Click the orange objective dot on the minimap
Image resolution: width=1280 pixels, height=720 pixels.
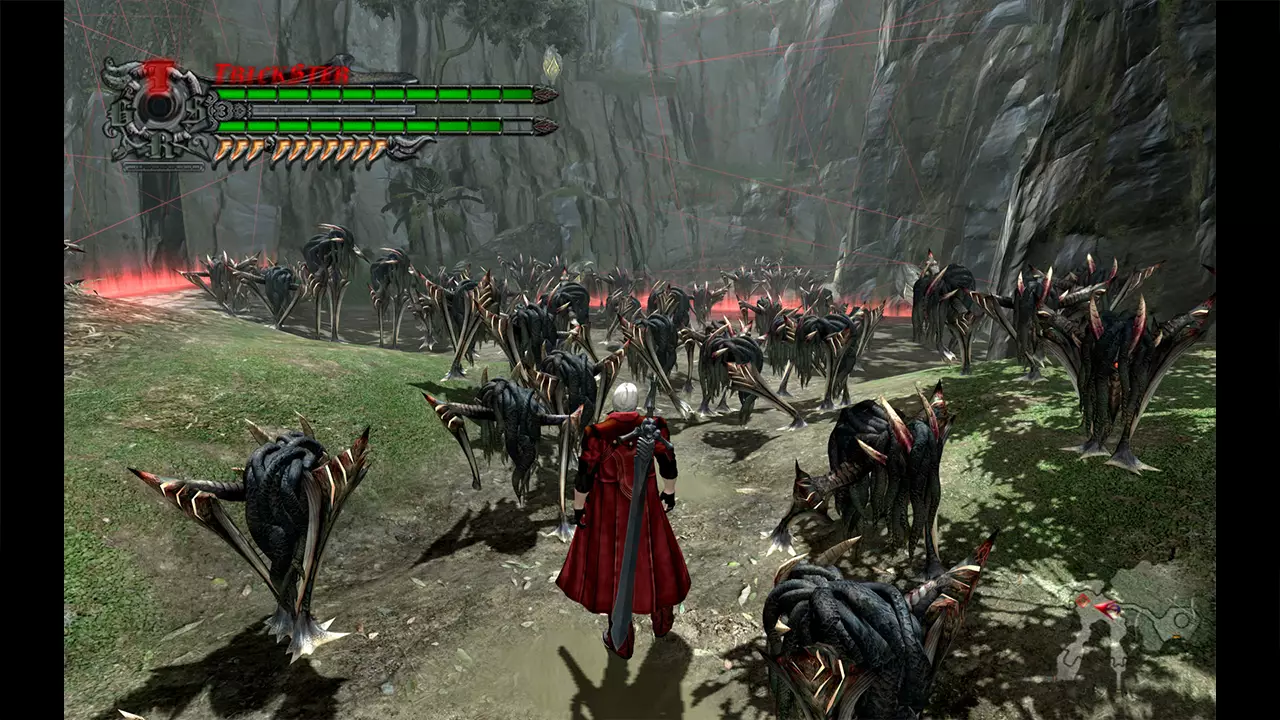[x=1176, y=637]
